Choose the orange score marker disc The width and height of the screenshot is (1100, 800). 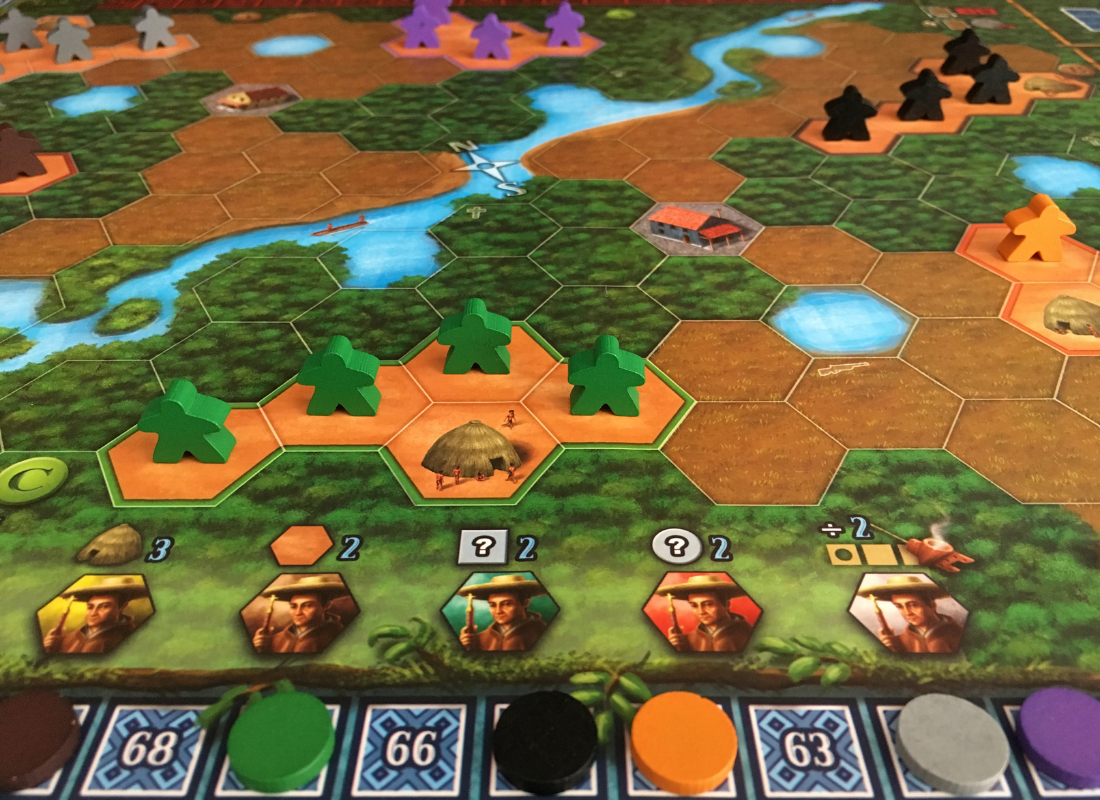(685, 743)
